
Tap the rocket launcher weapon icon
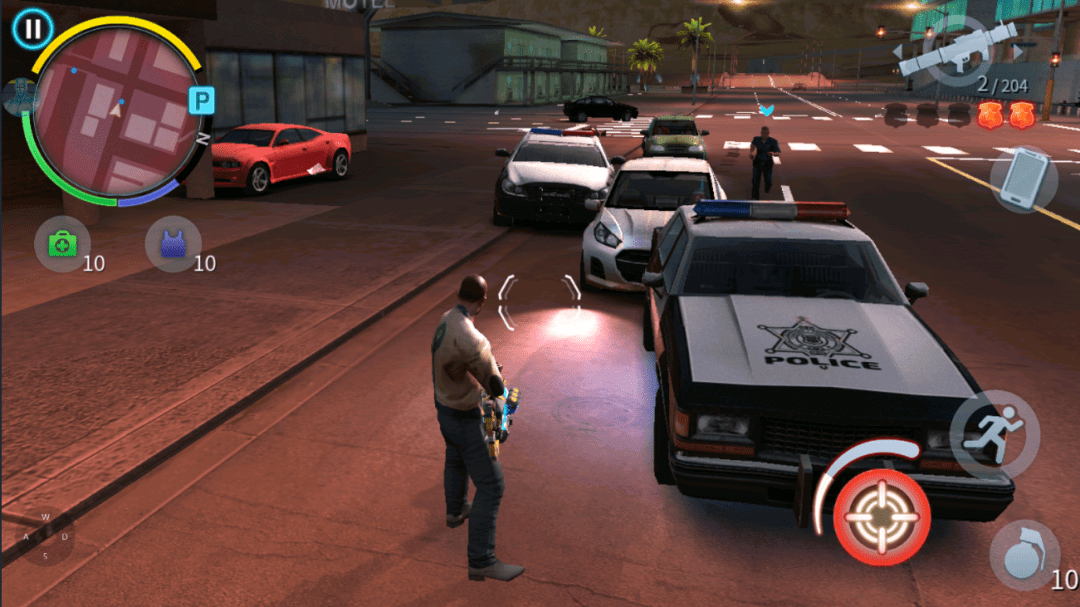pos(956,50)
